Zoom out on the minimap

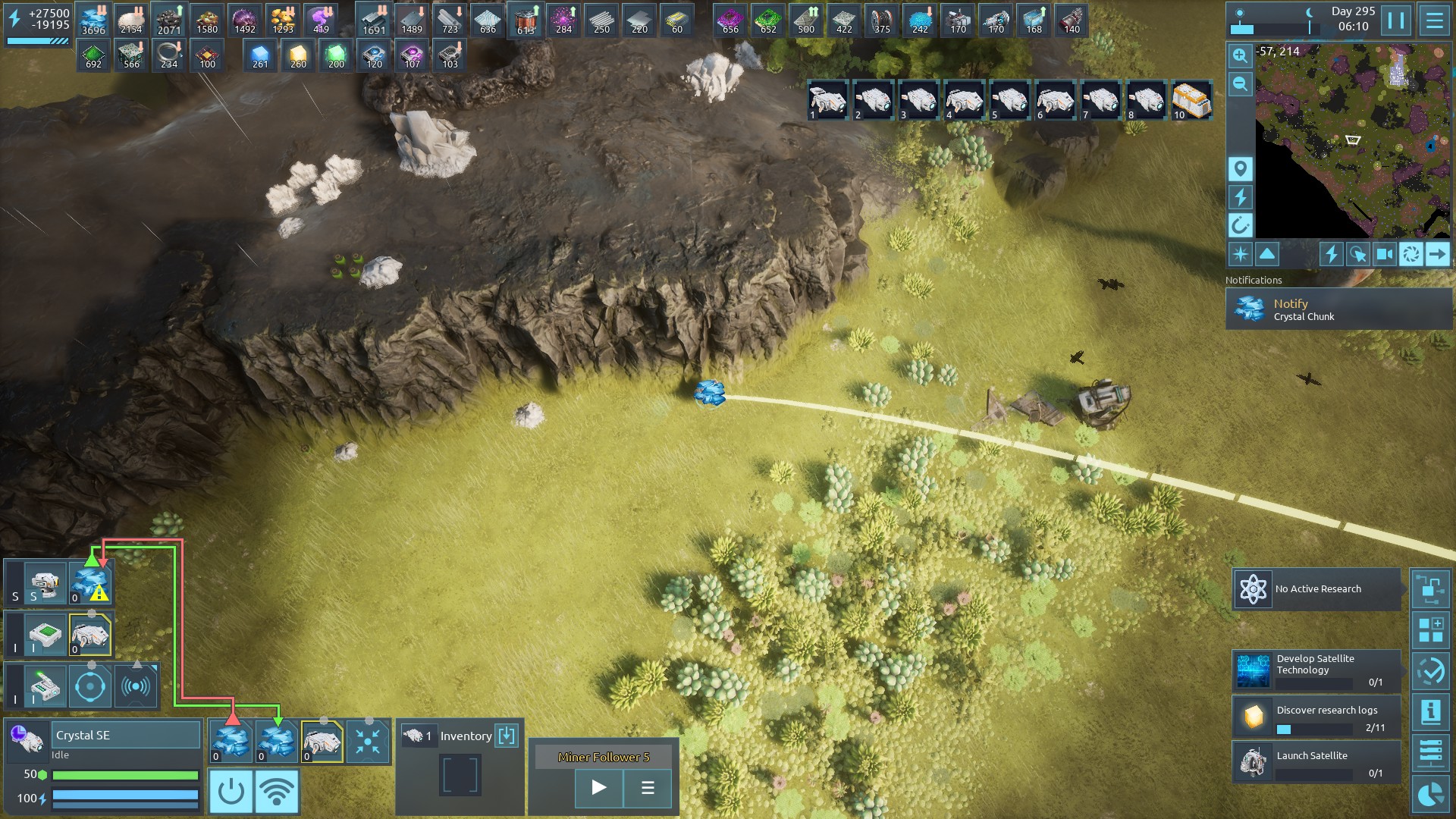click(x=1240, y=84)
